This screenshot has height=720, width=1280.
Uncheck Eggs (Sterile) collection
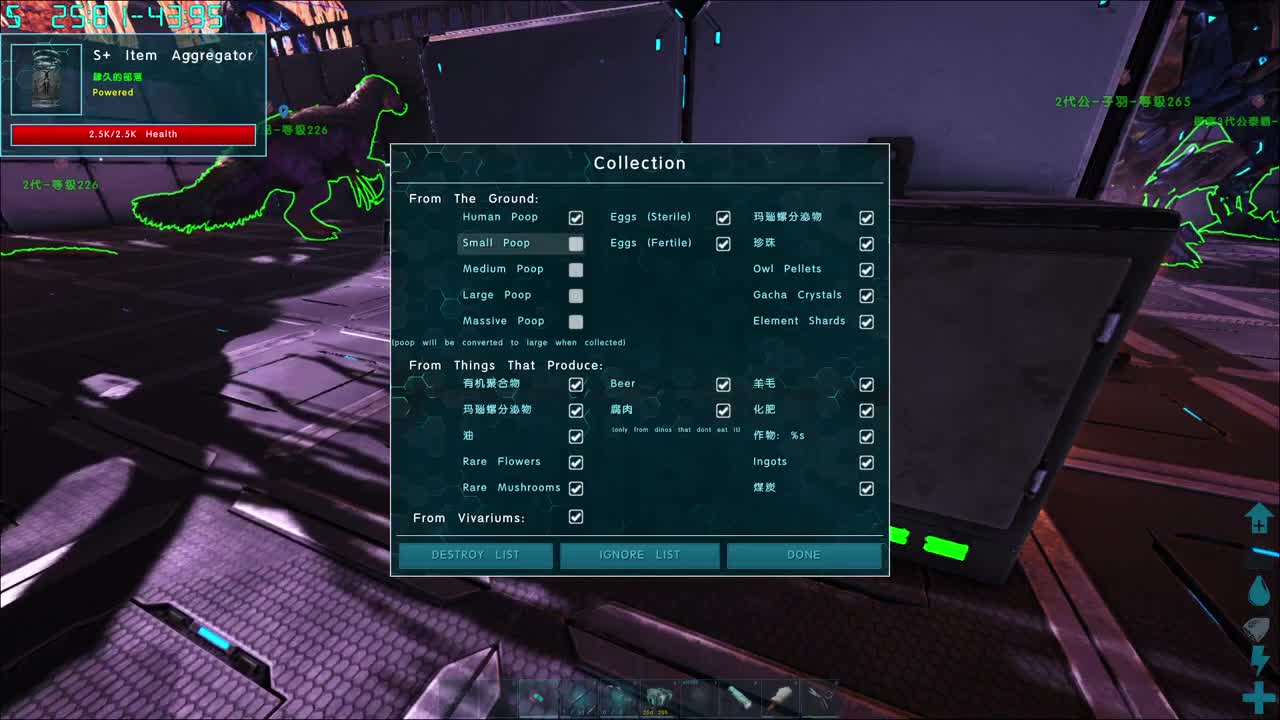click(723, 218)
